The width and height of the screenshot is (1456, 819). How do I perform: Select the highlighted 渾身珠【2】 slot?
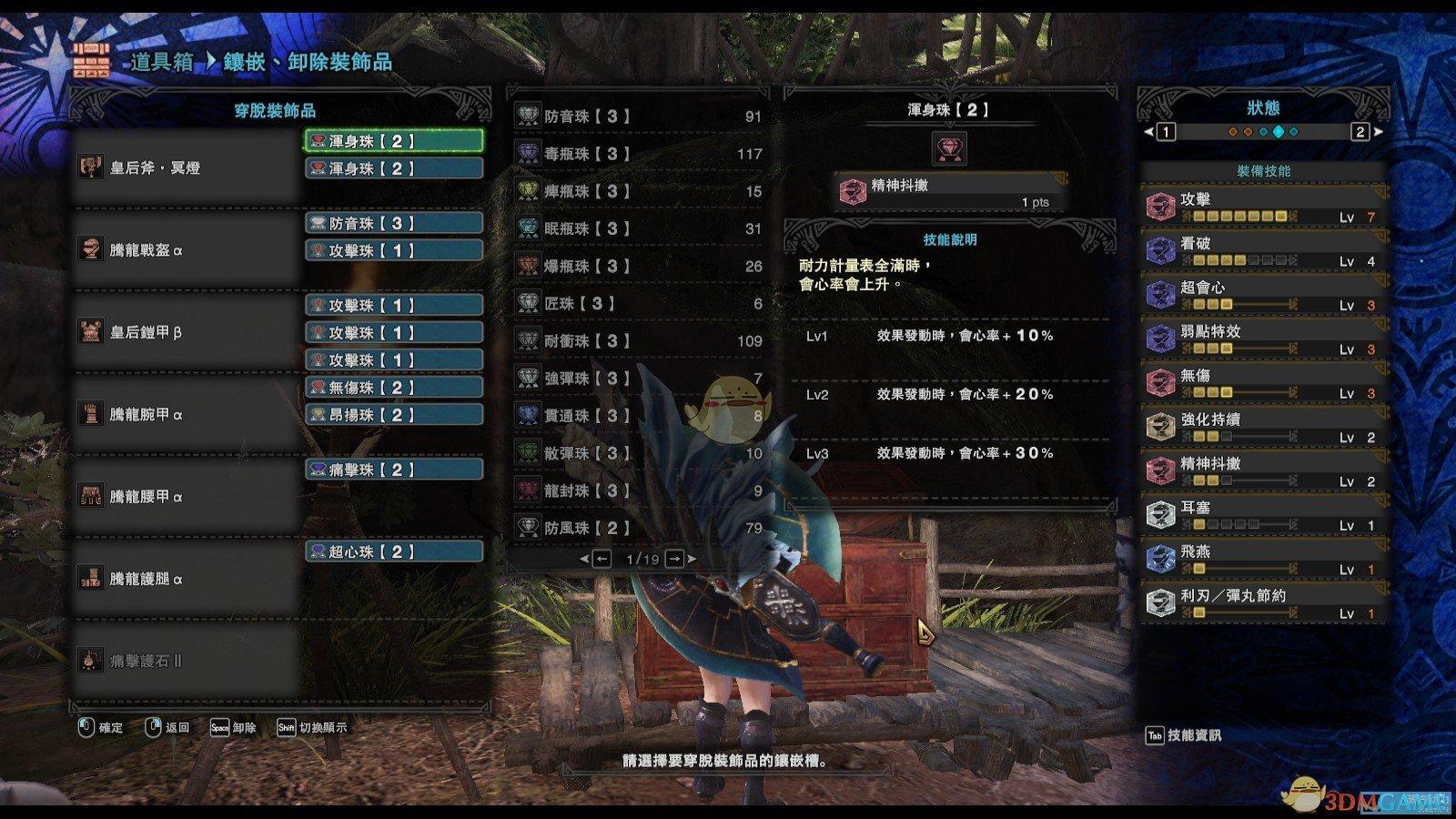click(x=393, y=141)
